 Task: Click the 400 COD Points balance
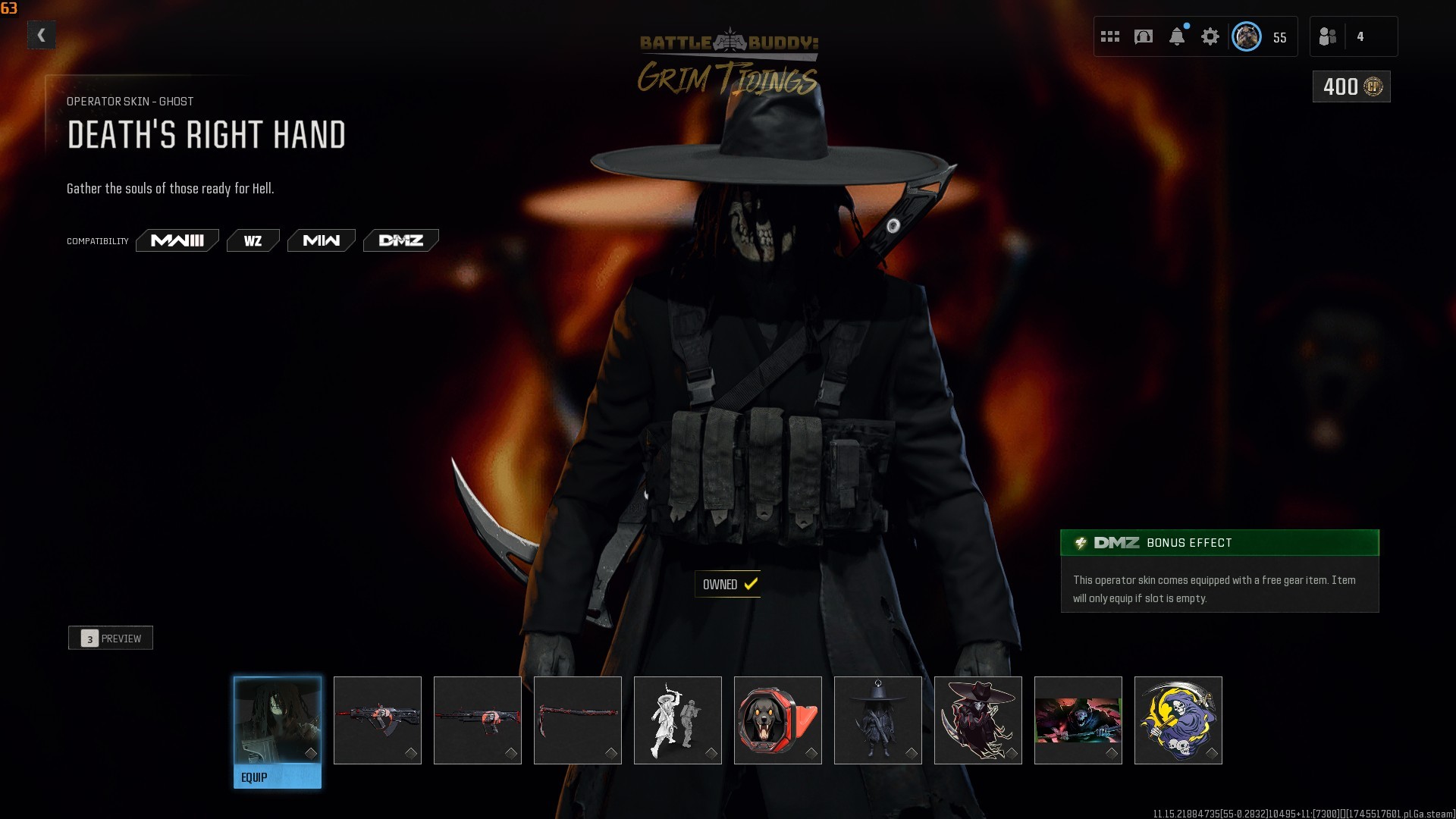click(1351, 86)
